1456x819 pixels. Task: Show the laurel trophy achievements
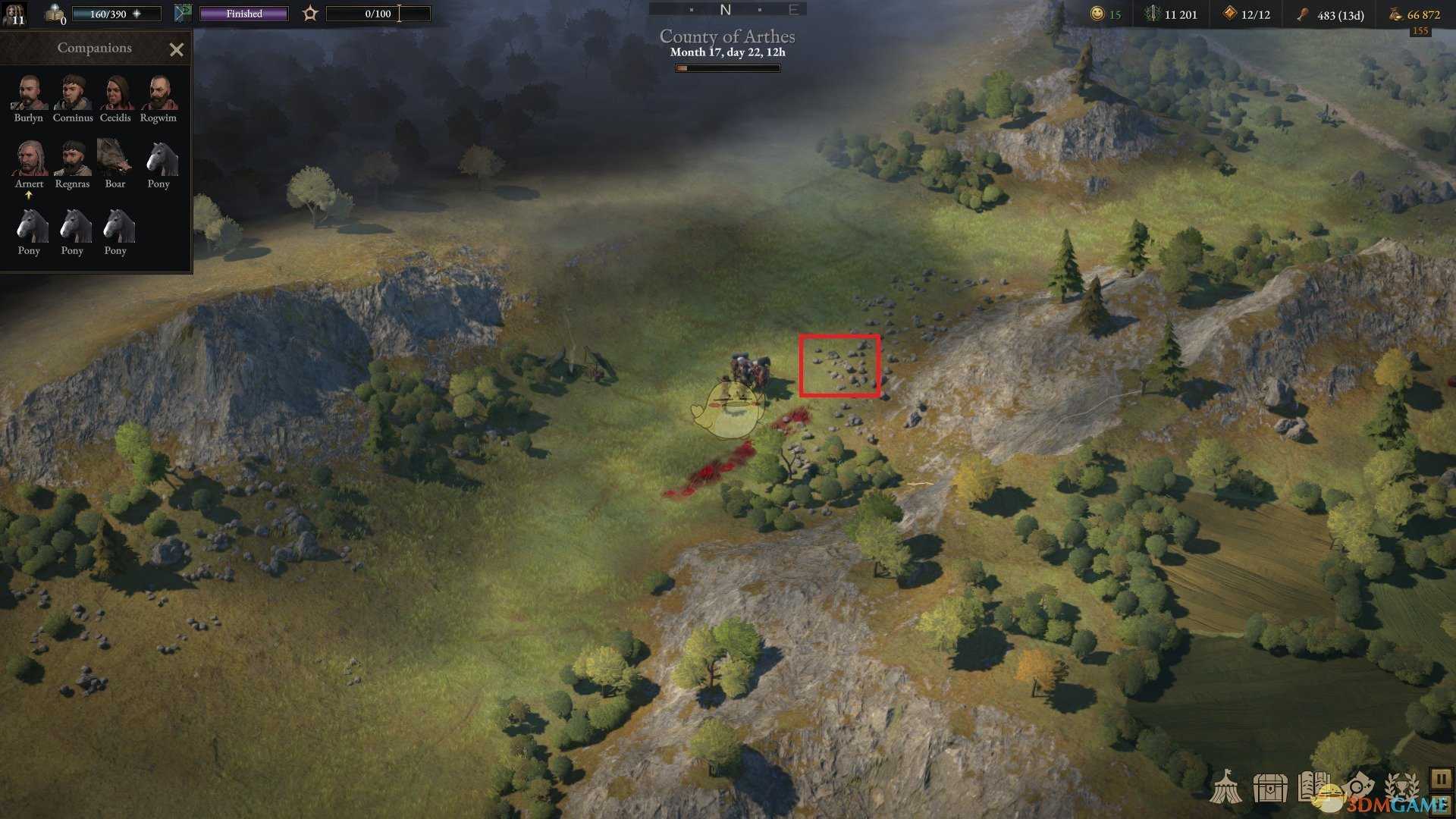click(1401, 787)
